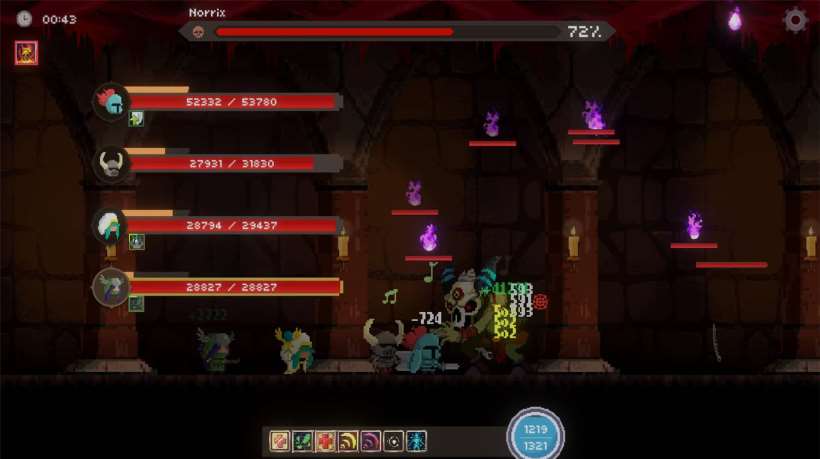Open the settings gear menu
Screen dimensions: 820x459
pyautogui.click(x=795, y=20)
